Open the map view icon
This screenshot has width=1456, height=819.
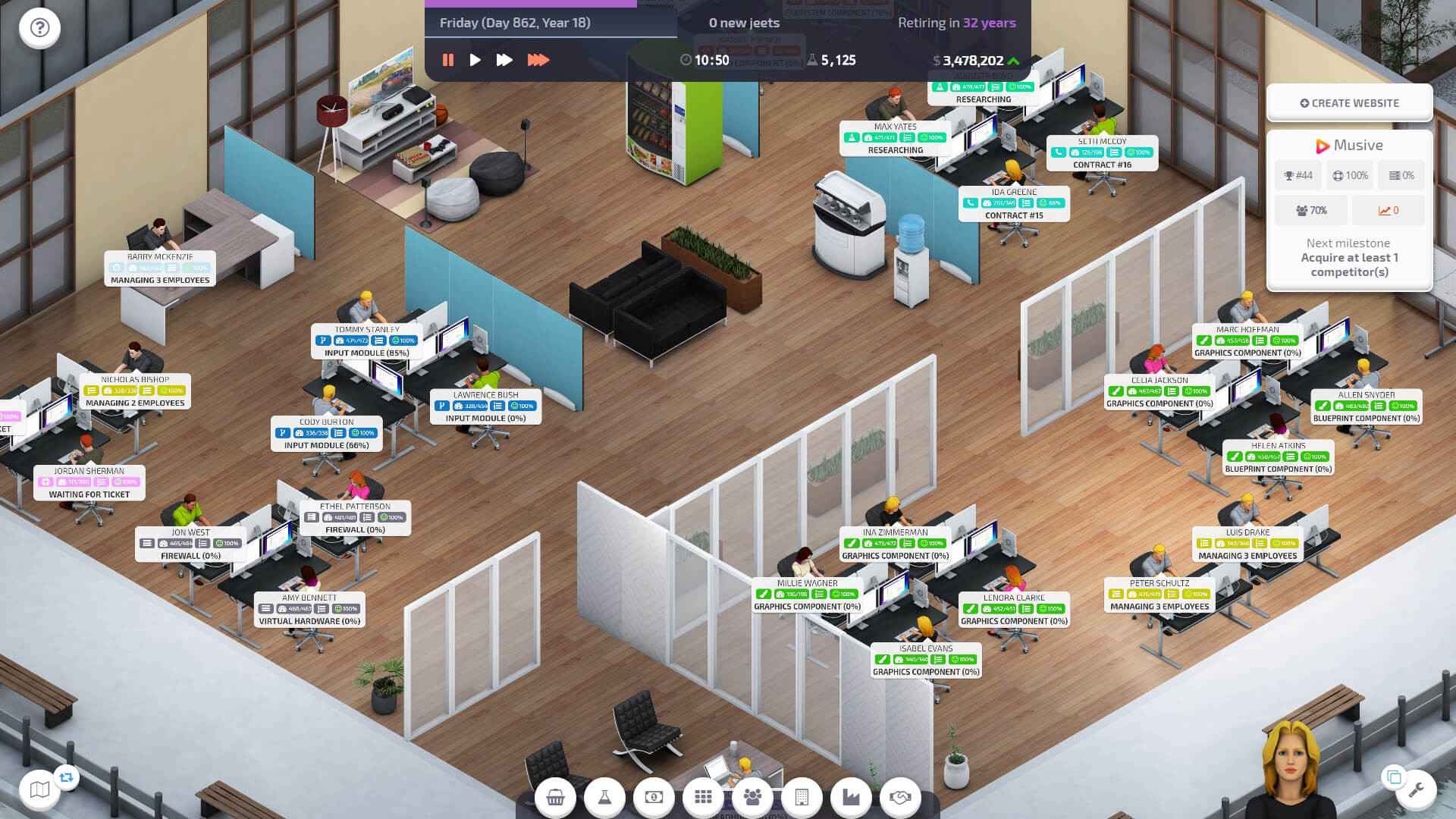(40, 789)
